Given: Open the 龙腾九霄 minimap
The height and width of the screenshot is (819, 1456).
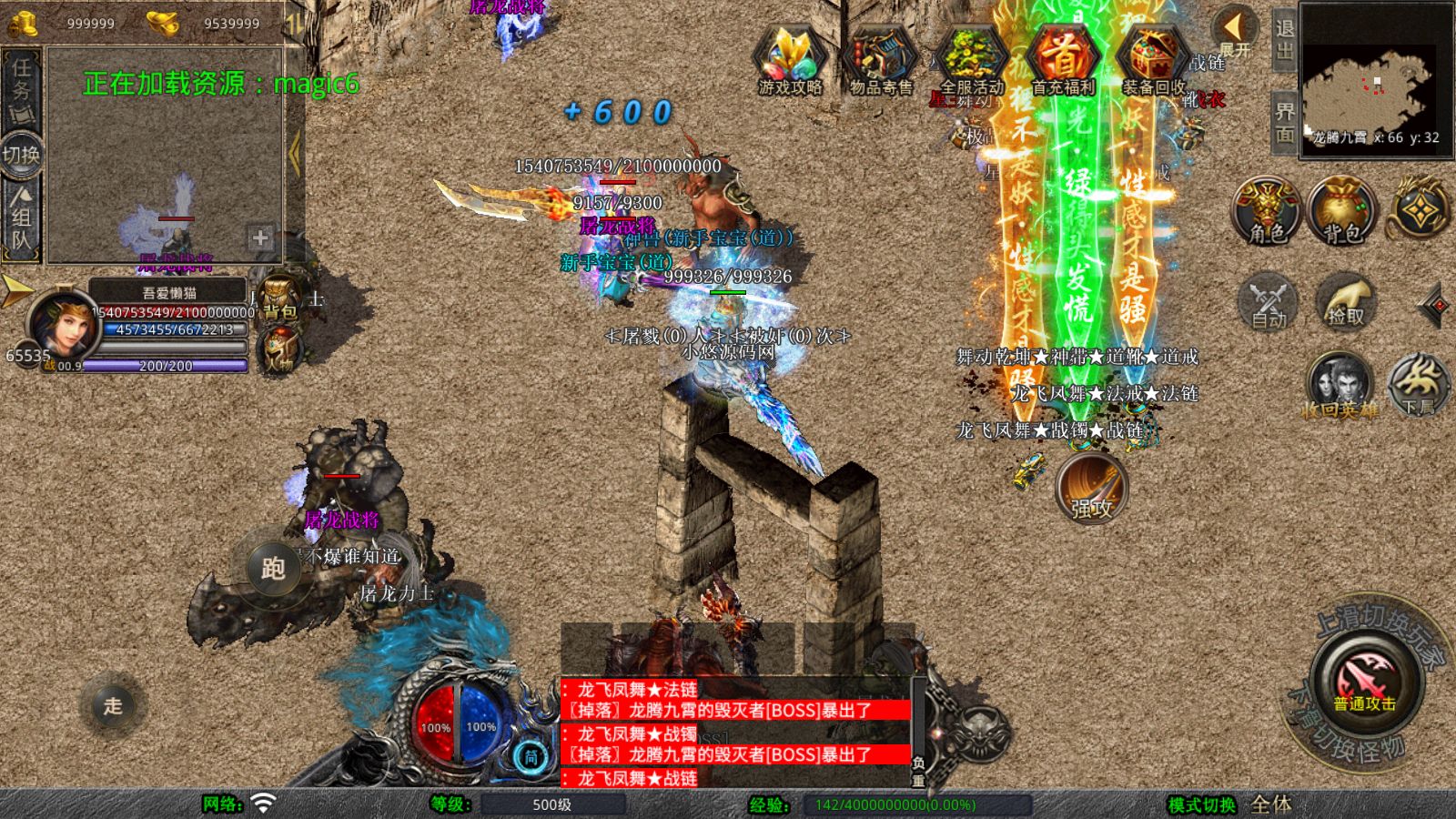Looking at the screenshot, I should point(1375,80).
